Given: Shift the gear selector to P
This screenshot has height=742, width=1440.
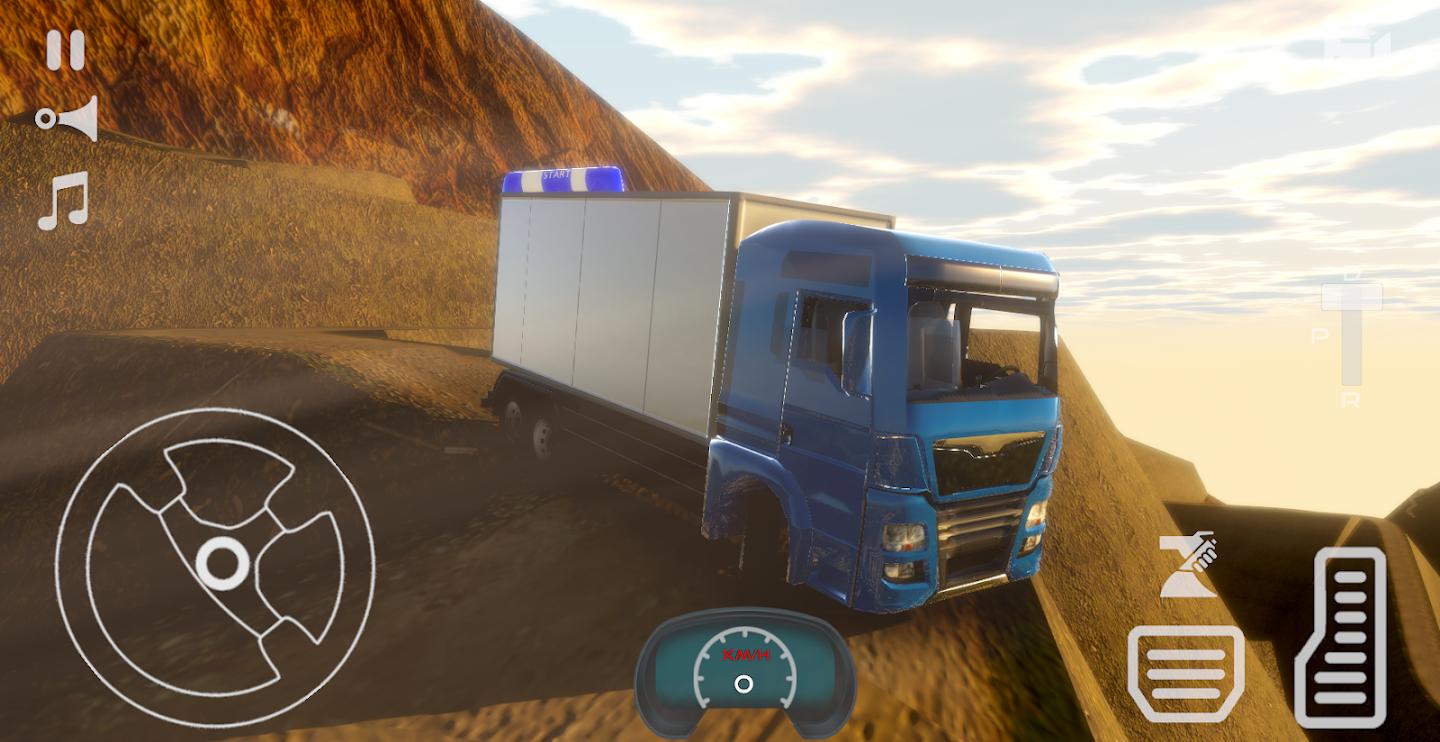Looking at the screenshot, I should pyautogui.click(x=1319, y=337).
